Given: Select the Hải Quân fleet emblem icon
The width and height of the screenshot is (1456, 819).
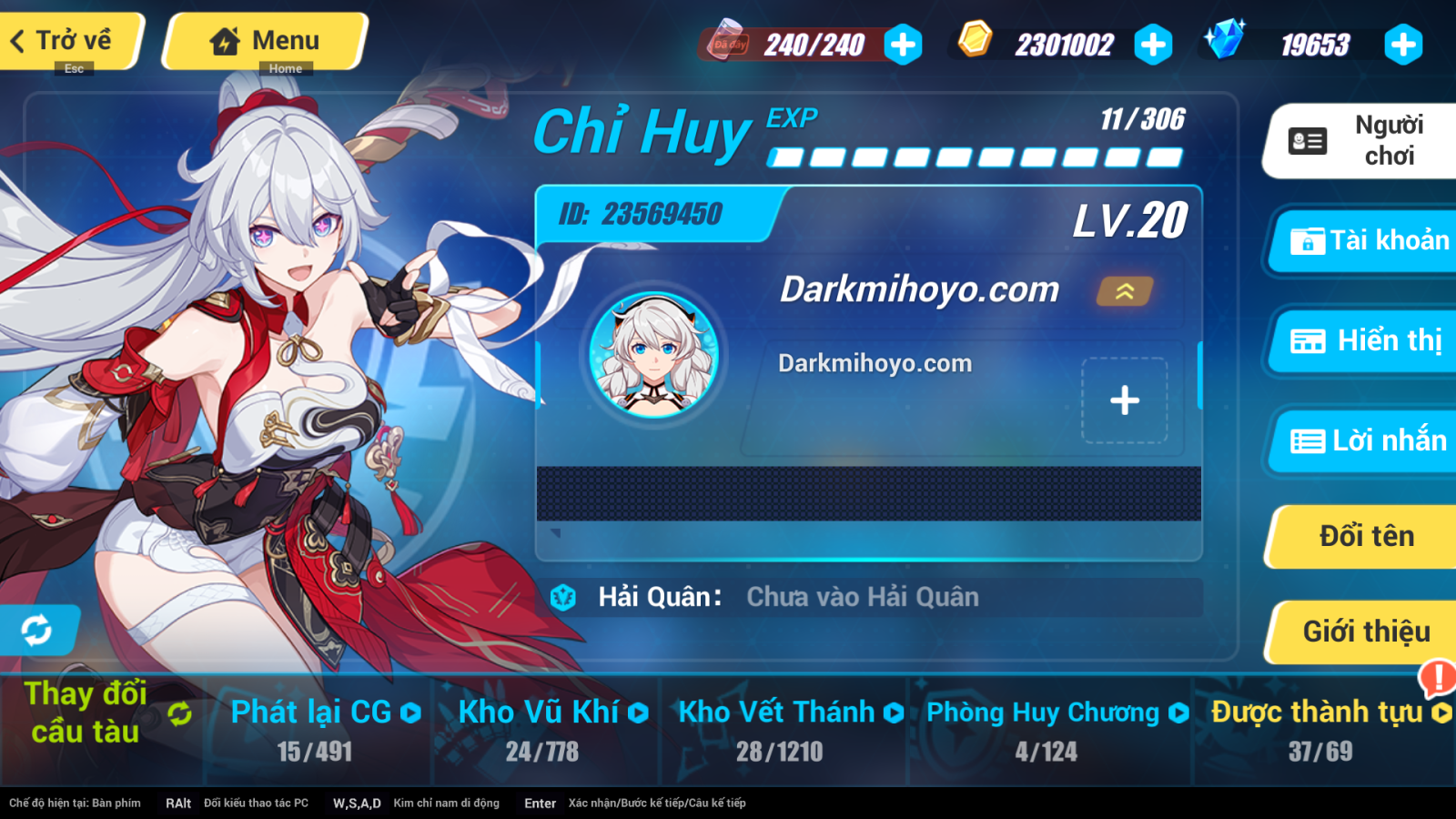Looking at the screenshot, I should (562, 596).
